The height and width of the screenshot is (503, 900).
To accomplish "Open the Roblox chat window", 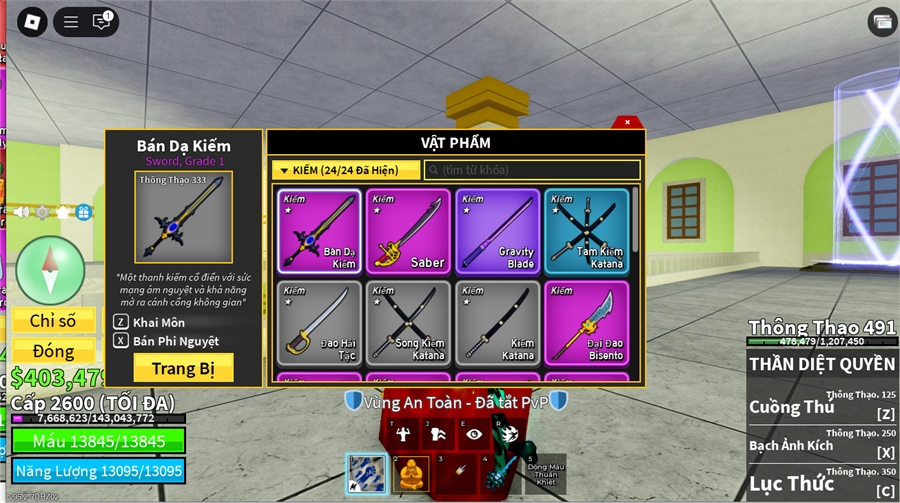I will point(101,21).
